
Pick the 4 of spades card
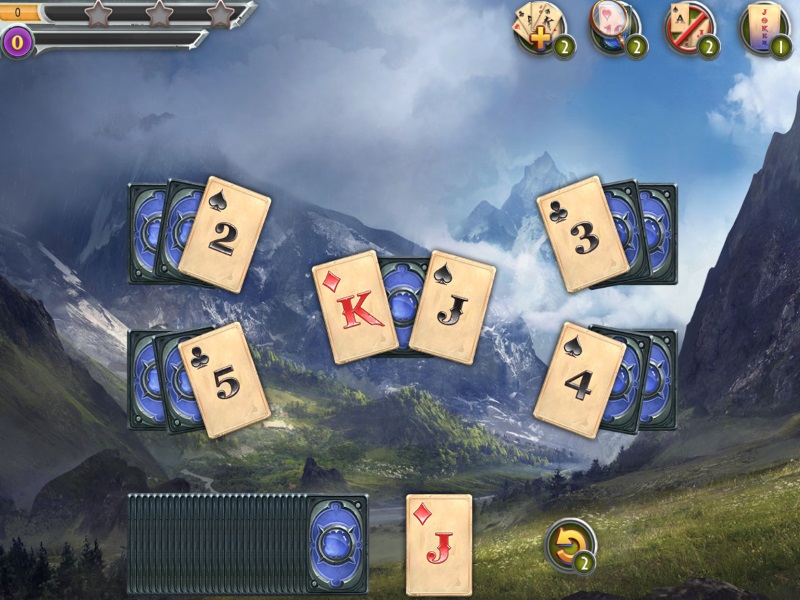point(579,379)
